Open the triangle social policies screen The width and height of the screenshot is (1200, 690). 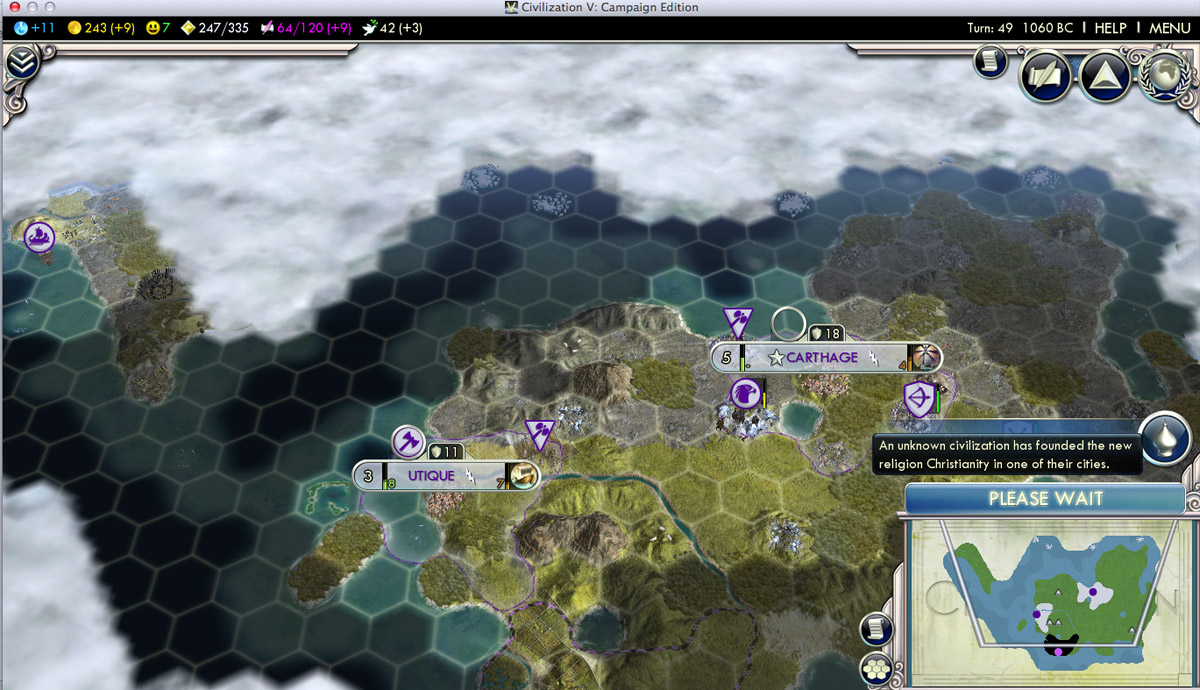1105,77
